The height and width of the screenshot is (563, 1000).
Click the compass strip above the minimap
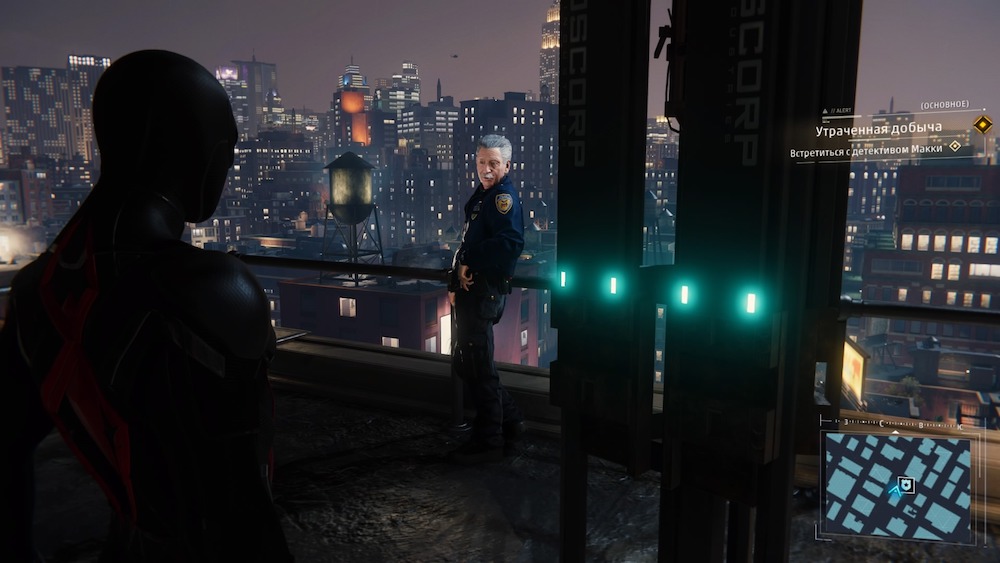(896, 424)
